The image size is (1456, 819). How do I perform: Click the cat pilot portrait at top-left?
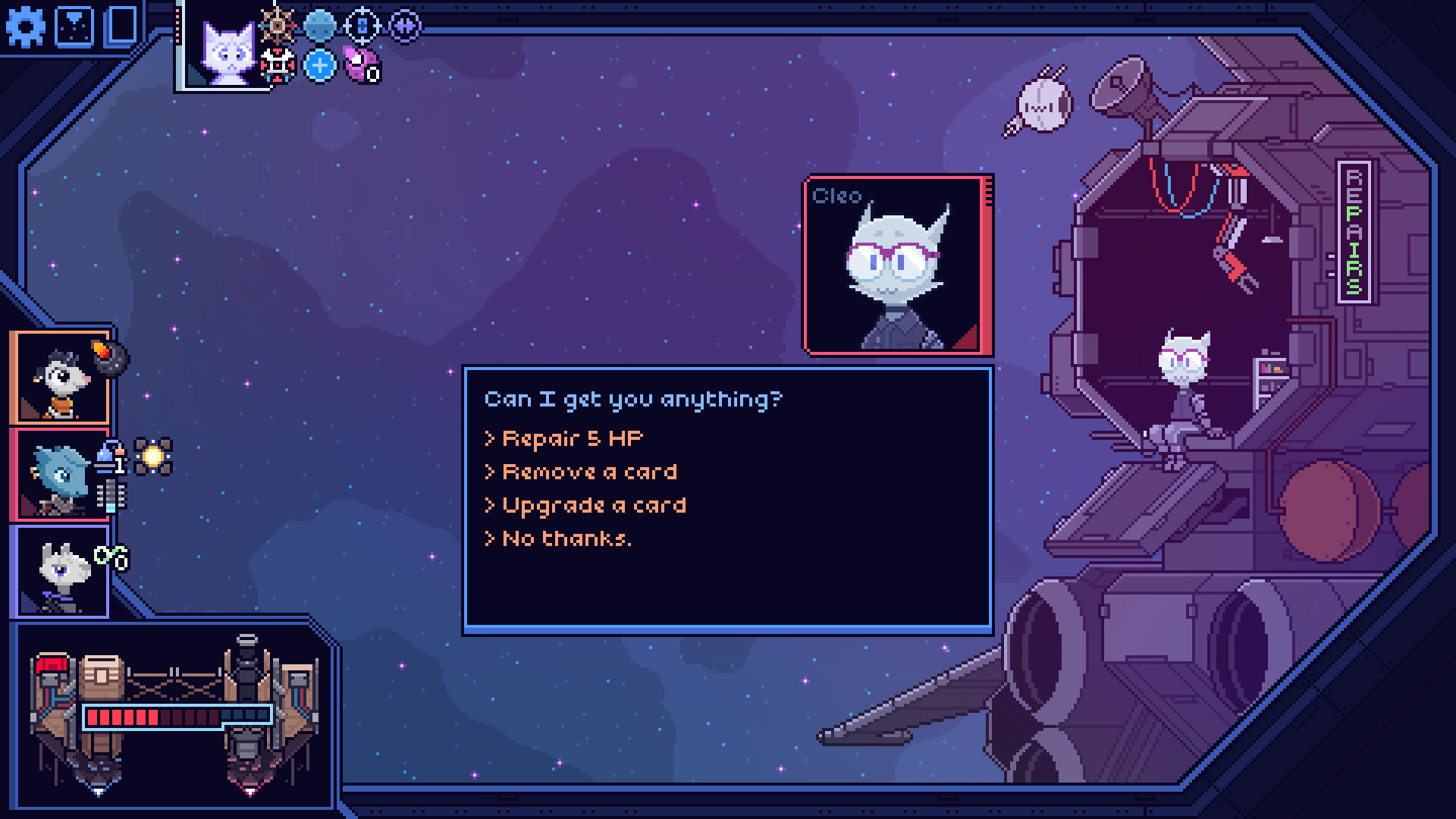[x=227, y=53]
